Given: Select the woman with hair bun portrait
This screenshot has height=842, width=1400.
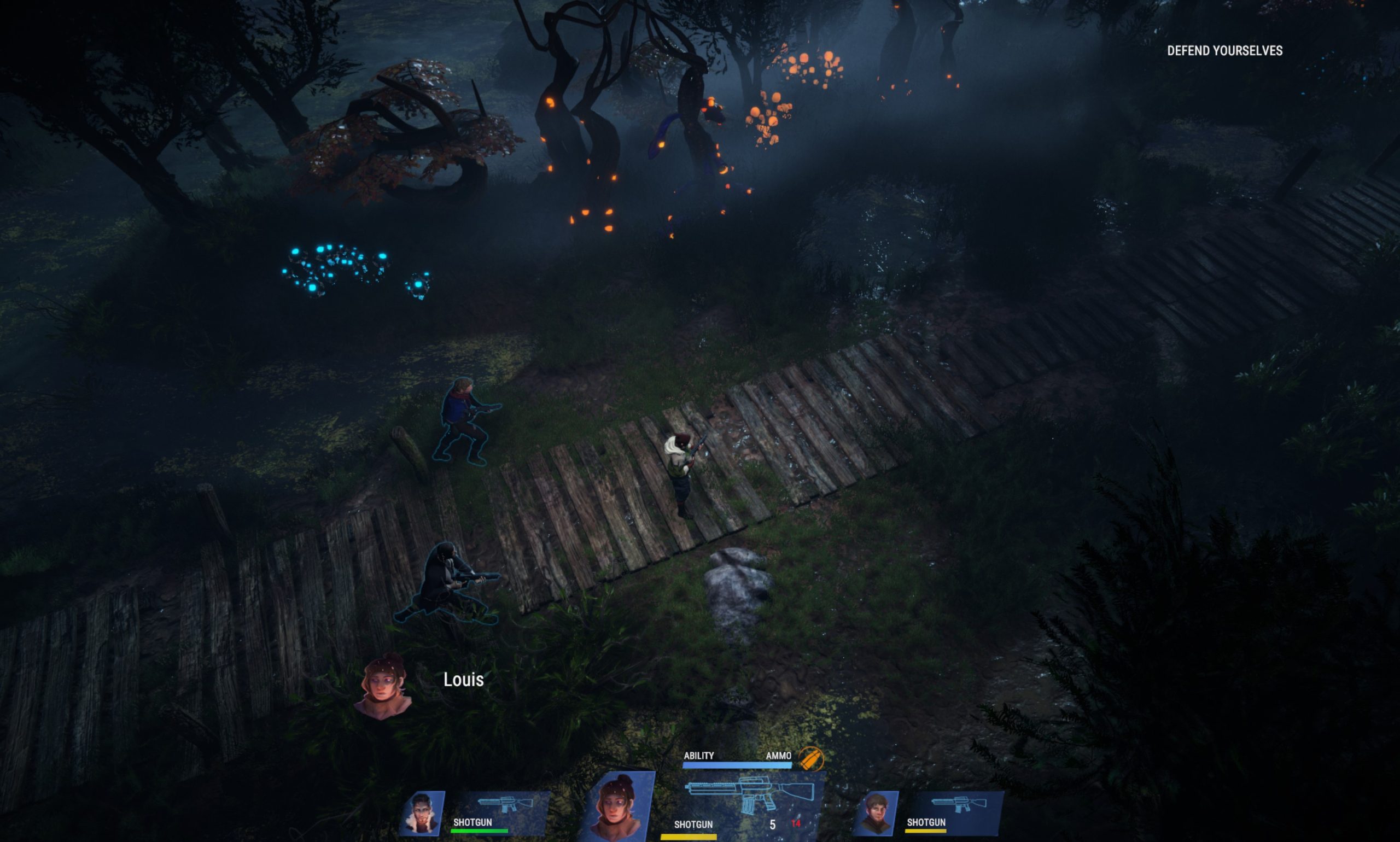Looking at the screenshot, I should 619,805.
